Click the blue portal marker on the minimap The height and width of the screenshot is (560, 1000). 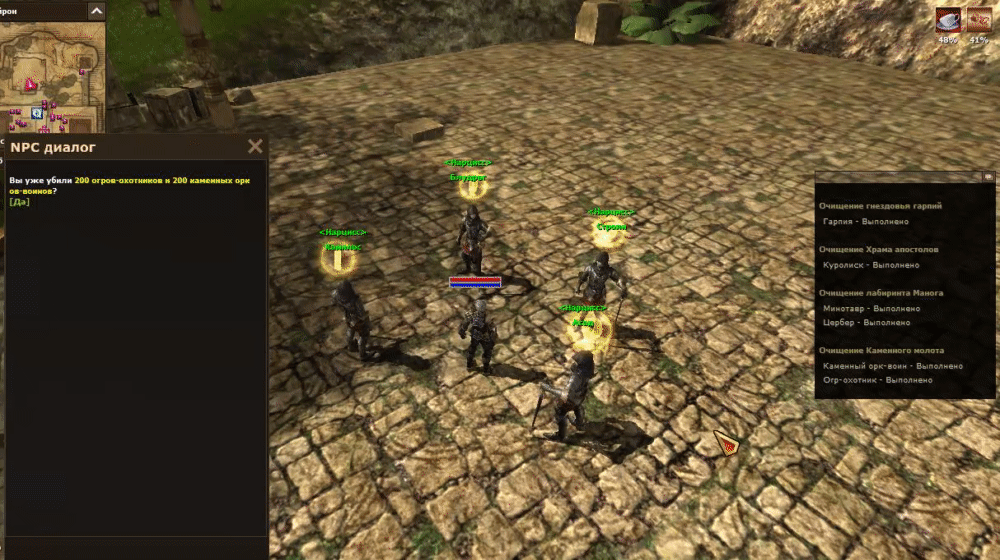[x=37, y=114]
